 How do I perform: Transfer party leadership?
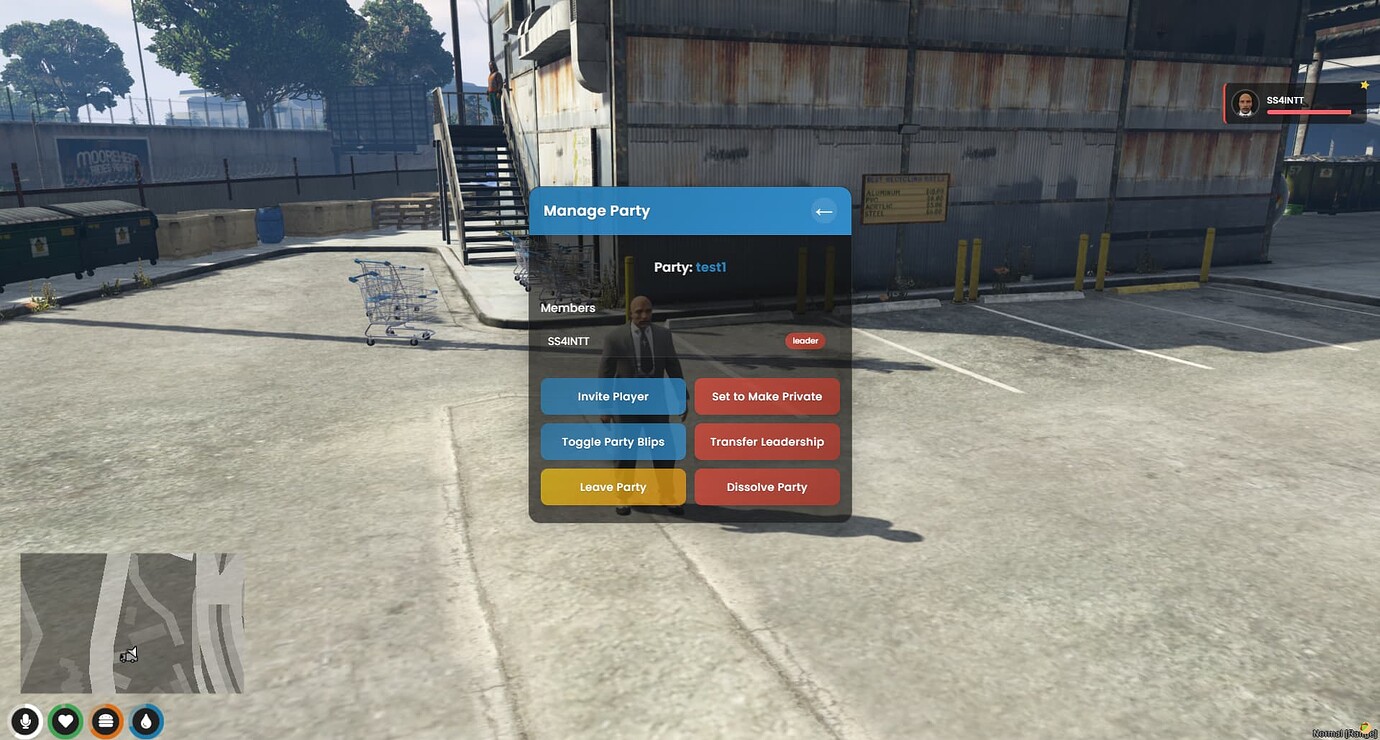pyautogui.click(x=767, y=441)
